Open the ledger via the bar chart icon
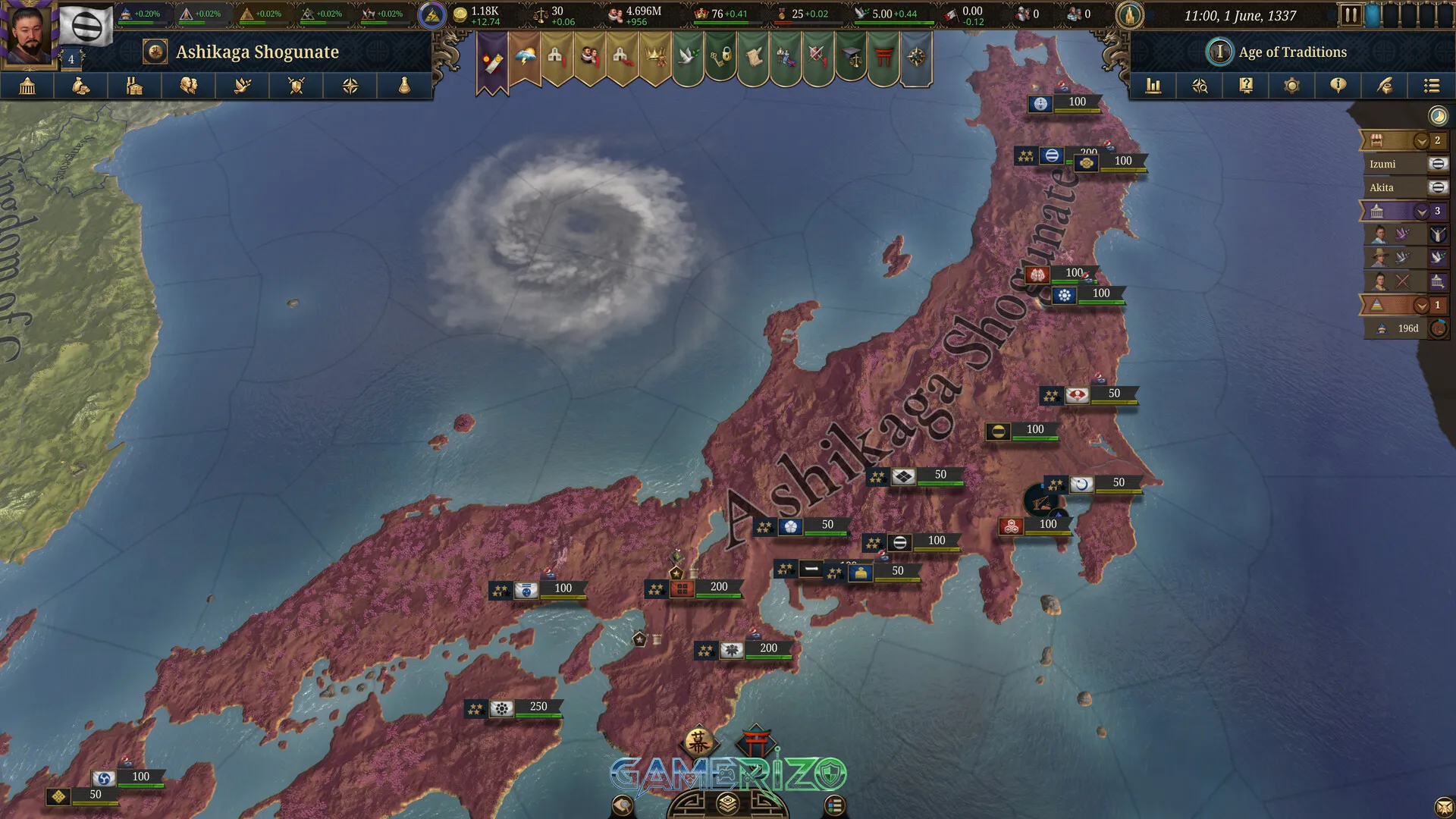Viewport: 1456px width, 819px height. point(1154,86)
